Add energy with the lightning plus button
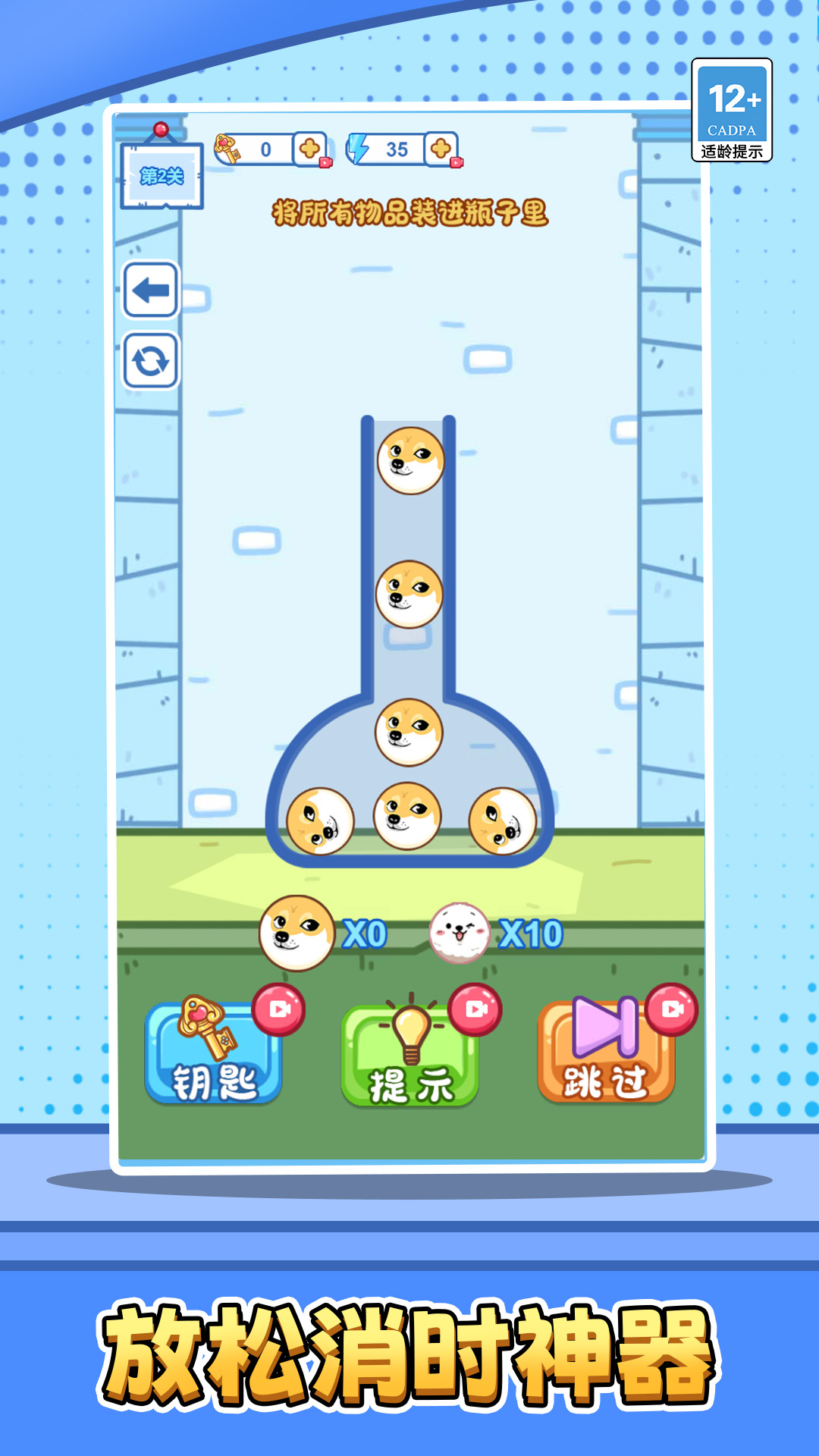This screenshot has width=819, height=1456. point(441,149)
